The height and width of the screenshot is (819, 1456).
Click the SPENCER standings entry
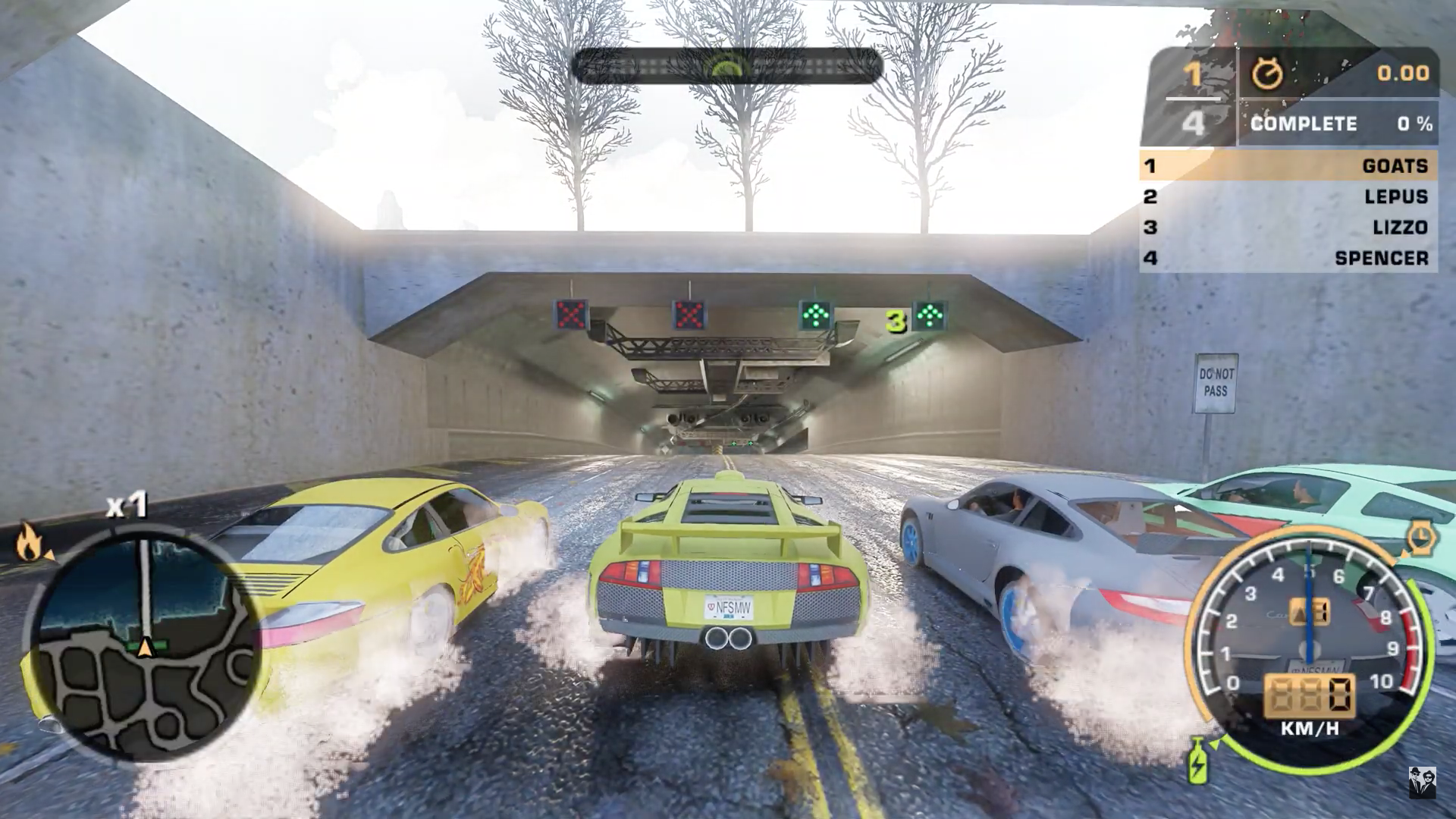click(1383, 258)
